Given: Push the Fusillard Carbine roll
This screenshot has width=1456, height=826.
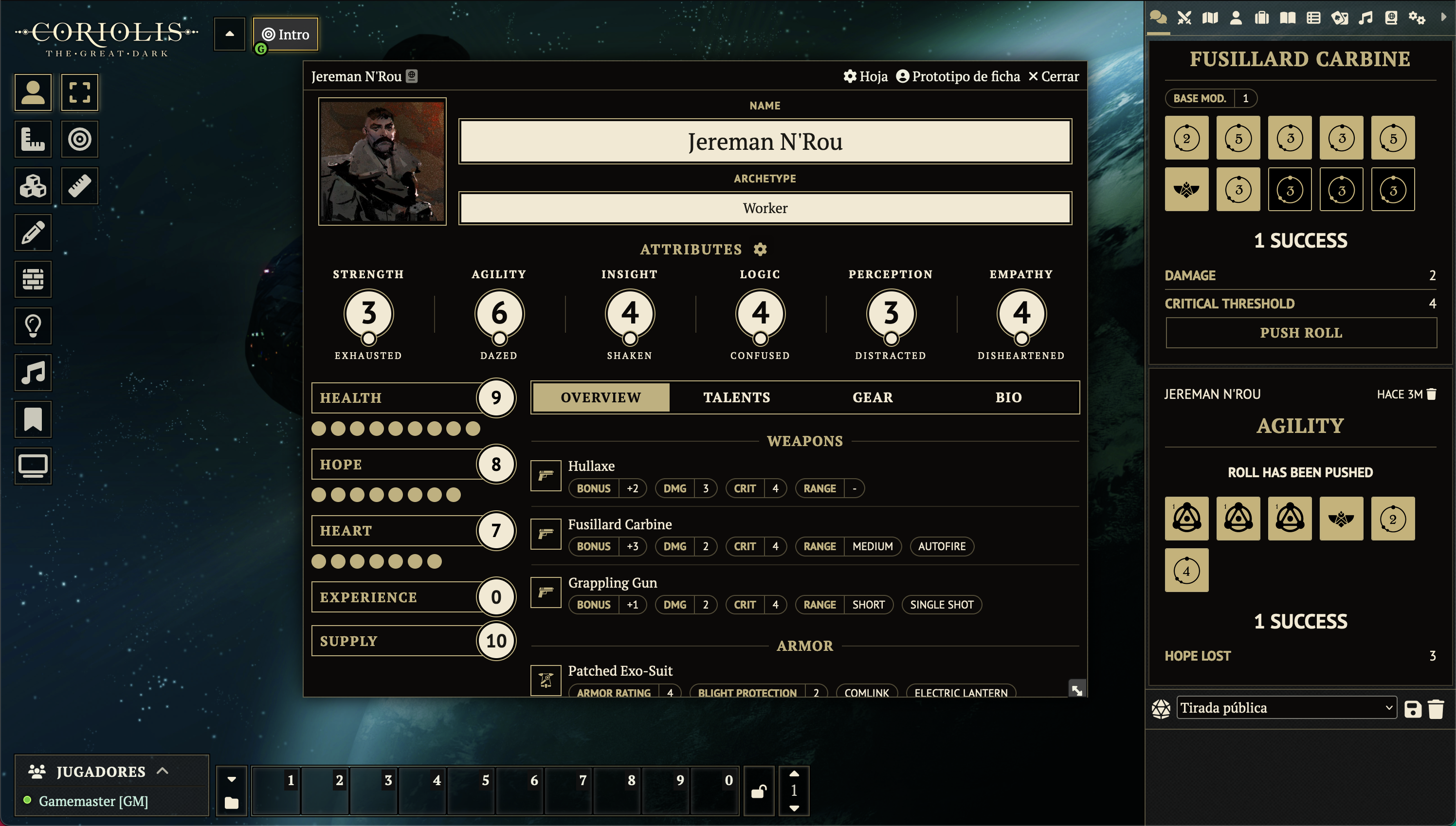Looking at the screenshot, I should (x=1301, y=332).
